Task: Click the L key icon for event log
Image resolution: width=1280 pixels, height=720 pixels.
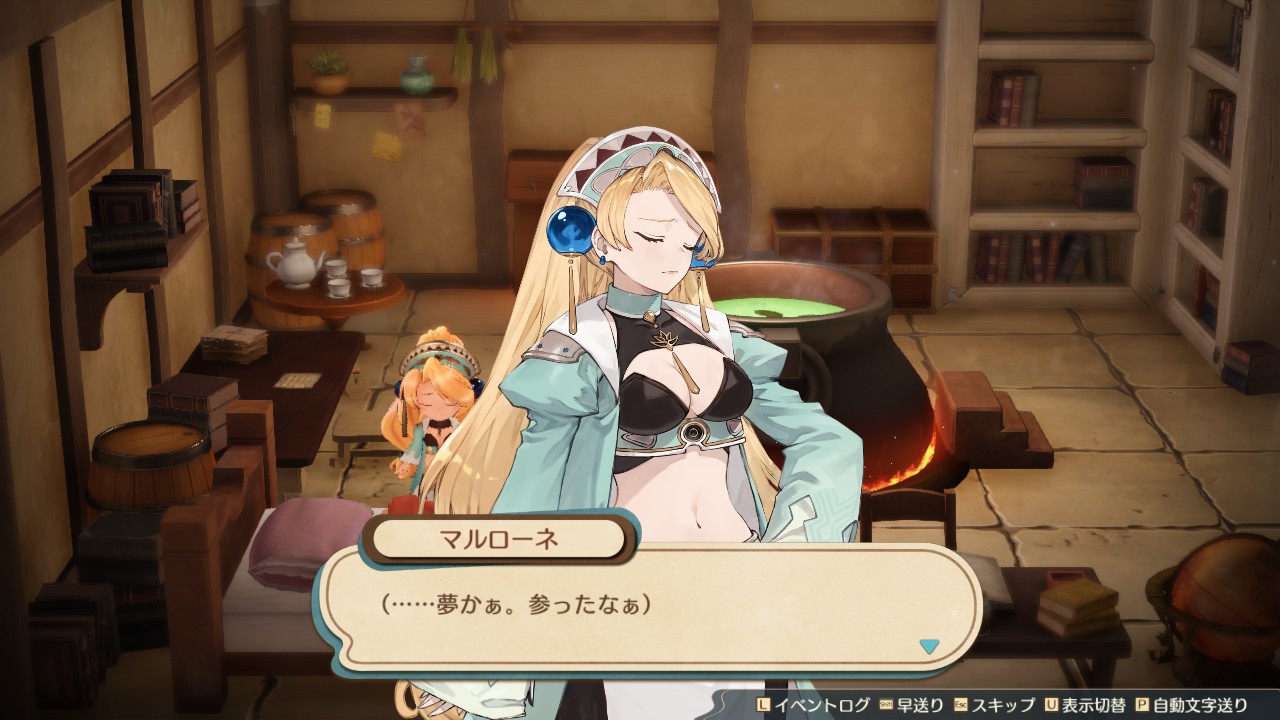Action: point(763,704)
